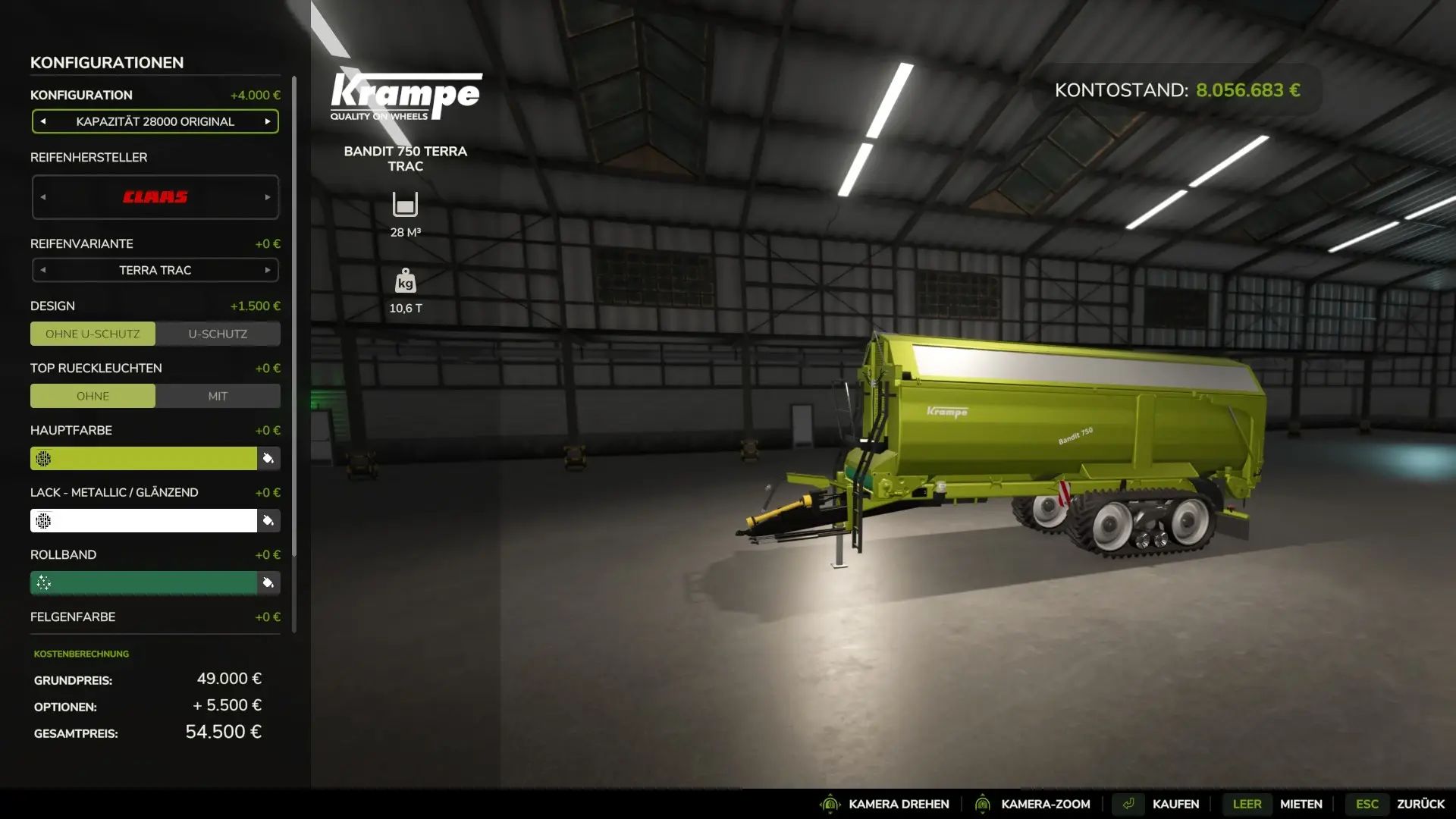
Task: Select previous Konfiguration capacity option
Action: [x=43, y=121]
